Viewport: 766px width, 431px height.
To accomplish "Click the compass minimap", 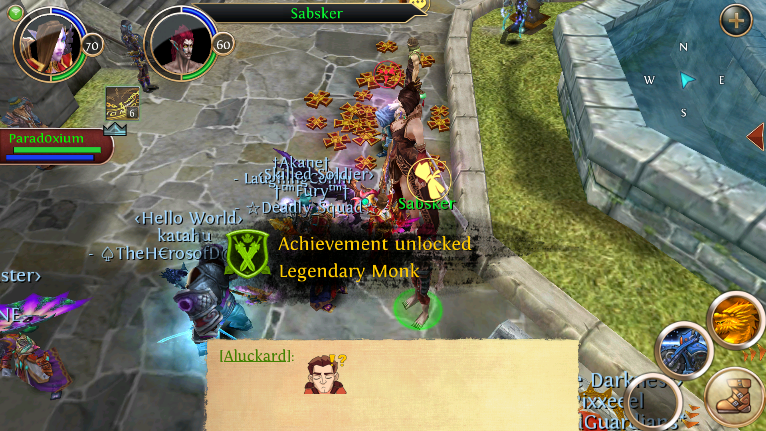I will [x=685, y=79].
